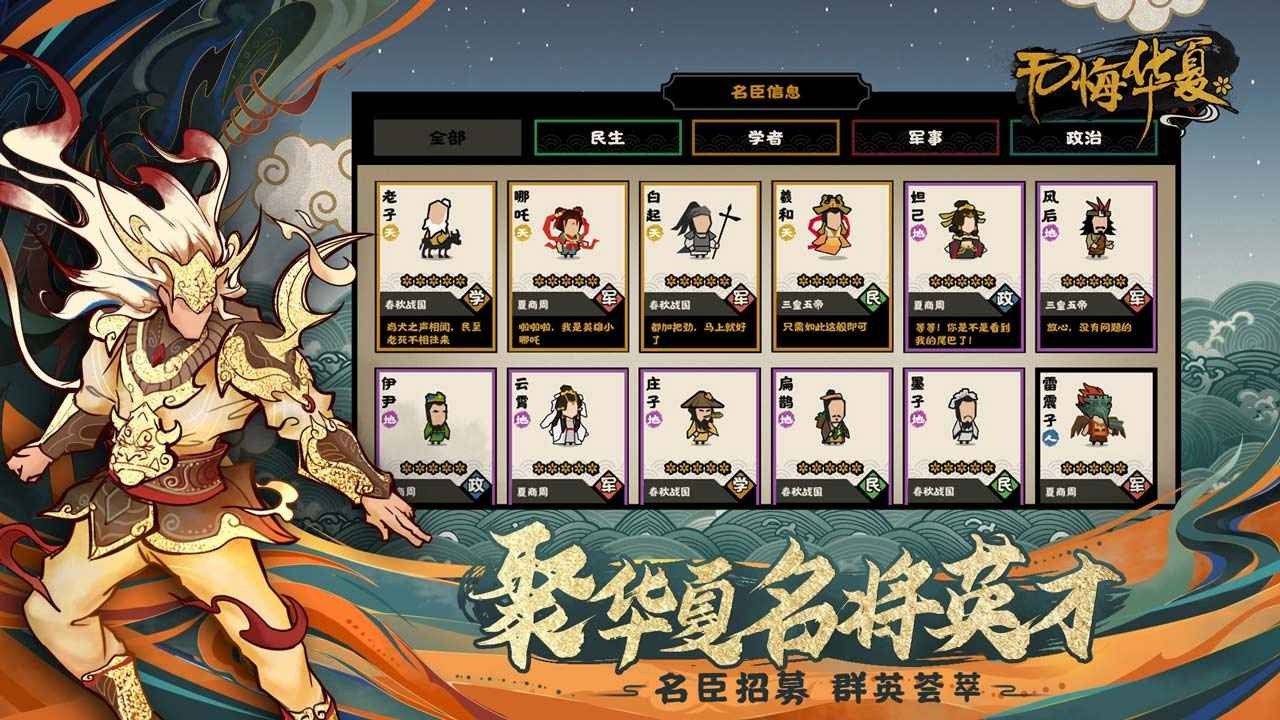This screenshot has height=720, width=1280.
Task: Select the 哪吒 character portrait
Action: pyautogui.click(x=567, y=230)
